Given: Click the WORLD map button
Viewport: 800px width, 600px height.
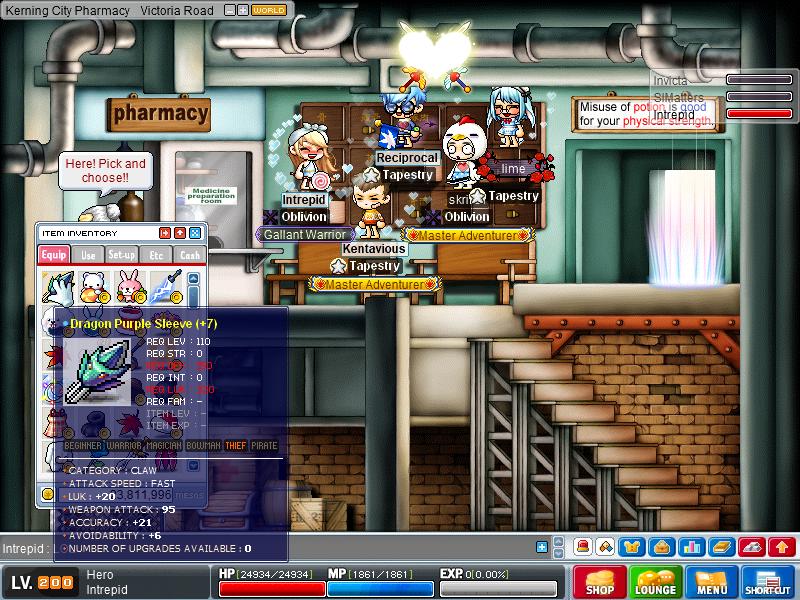Looking at the screenshot, I should [269, 10].
